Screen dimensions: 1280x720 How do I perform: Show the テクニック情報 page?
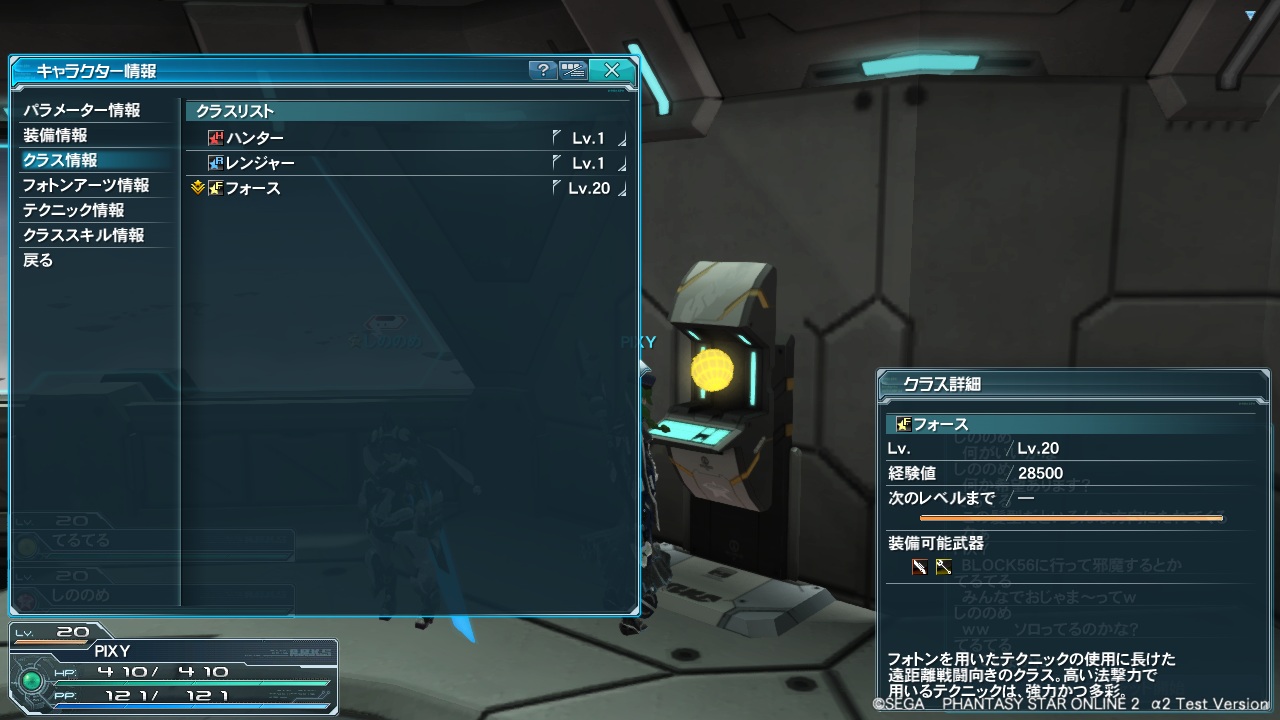pos(74,210)
